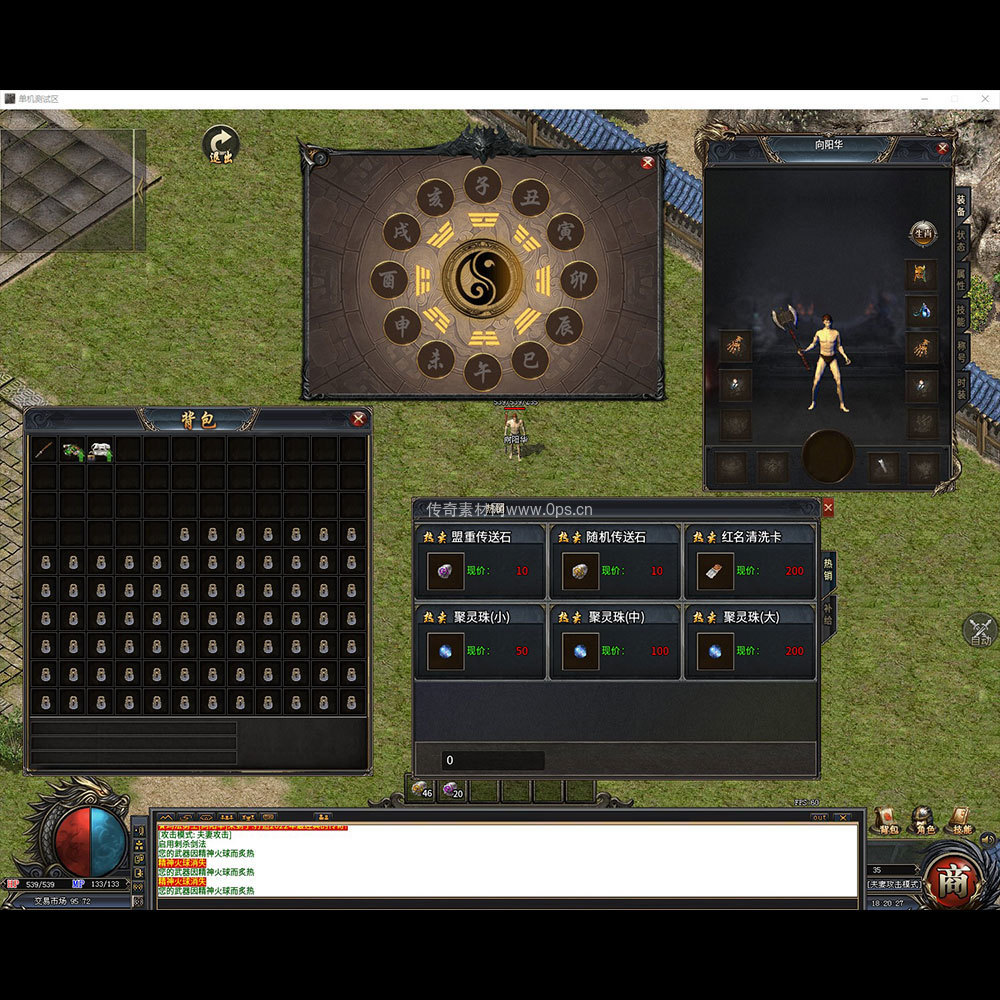Open the 属性 attributes tab
The height and width of the screenshot is (1000, 1000).
(x=961, y=279)
